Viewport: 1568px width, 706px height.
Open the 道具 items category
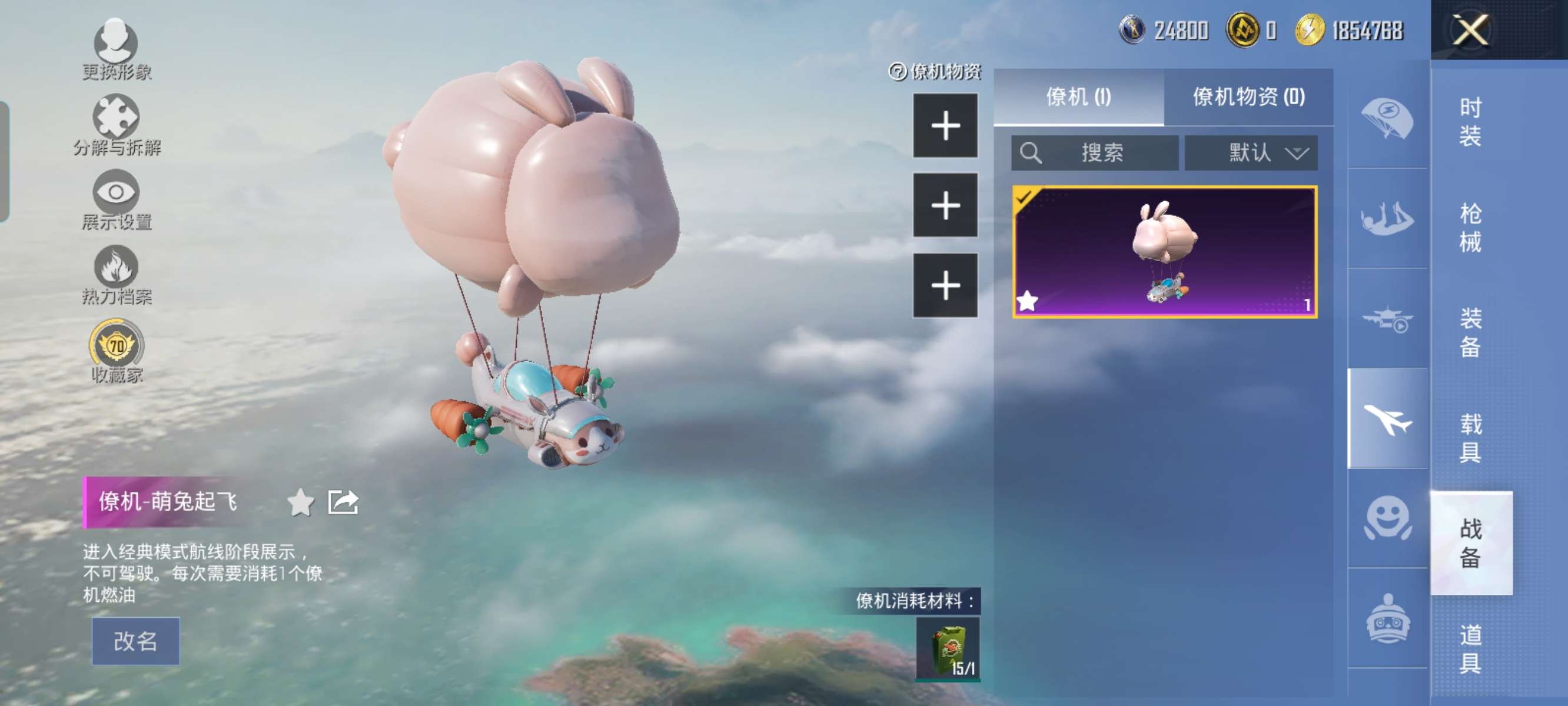(x=1470, y=649)
